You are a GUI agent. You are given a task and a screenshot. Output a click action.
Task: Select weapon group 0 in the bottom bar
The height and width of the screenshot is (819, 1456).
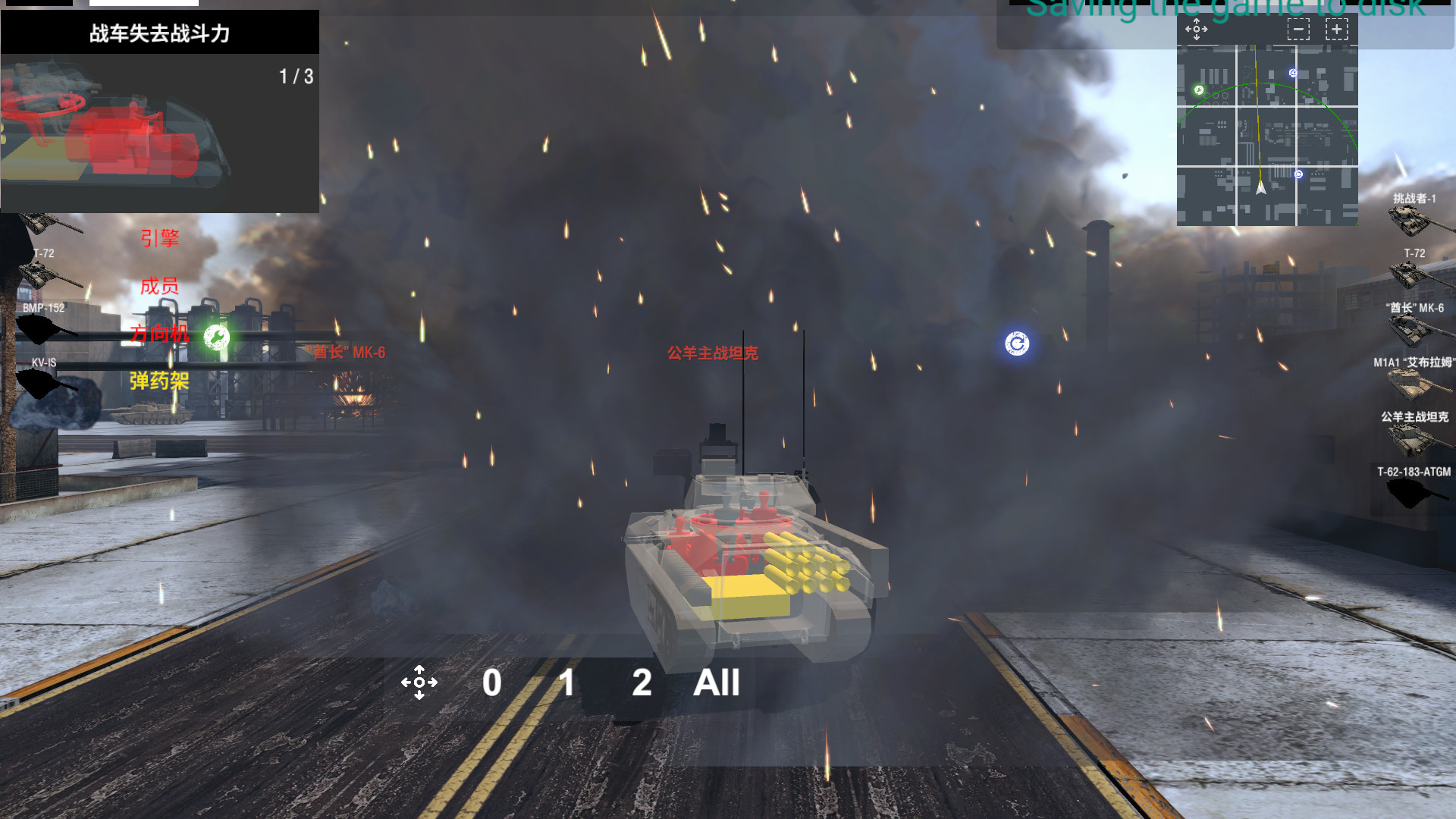coord(491,683)
